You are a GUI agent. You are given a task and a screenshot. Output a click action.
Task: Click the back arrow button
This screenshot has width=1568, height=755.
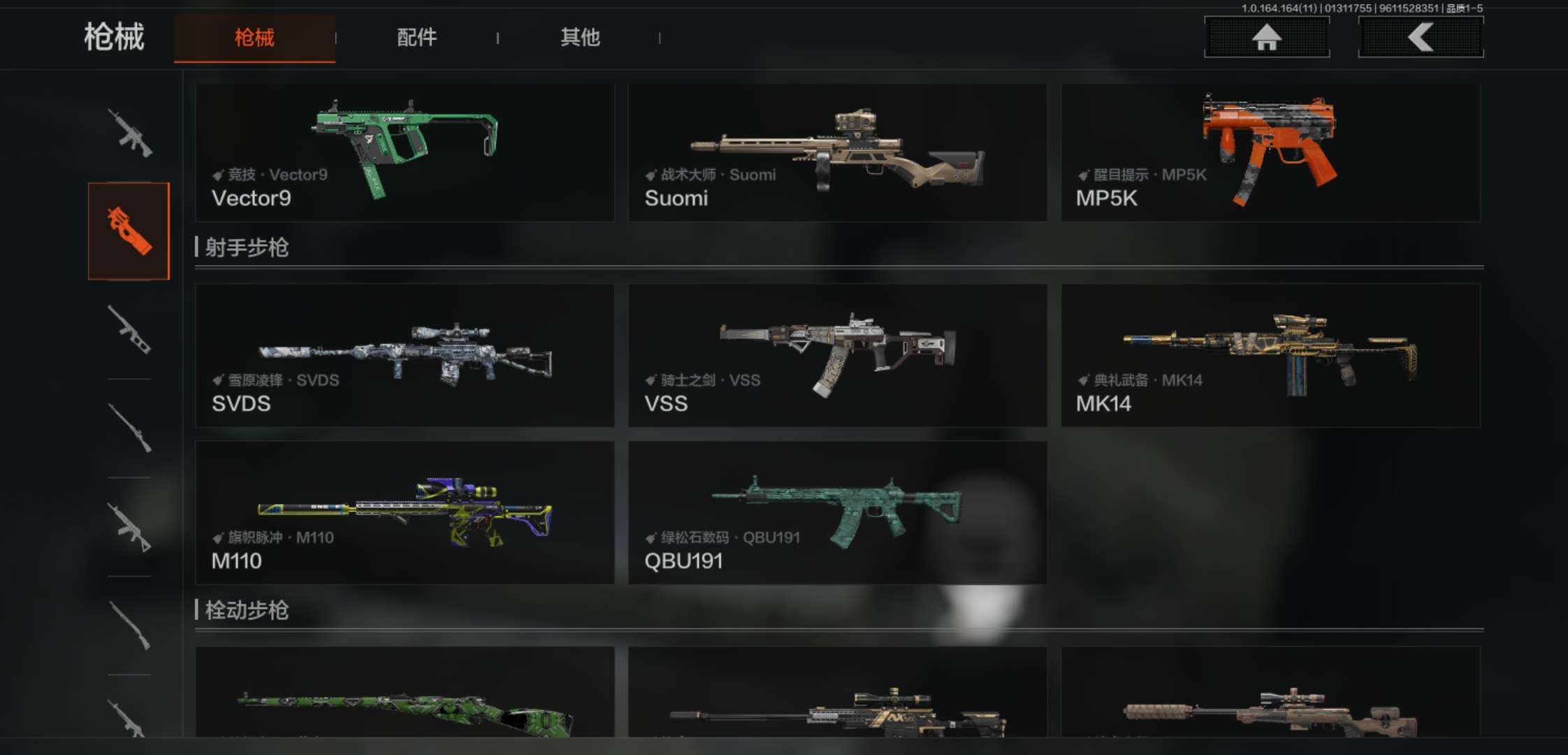pyautogui.click(x=1420, y=37)
